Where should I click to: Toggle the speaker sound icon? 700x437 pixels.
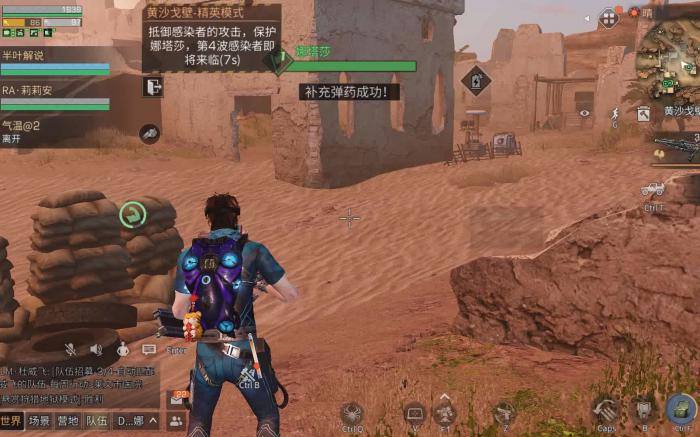pyautogui.click(x=96, y=349)
